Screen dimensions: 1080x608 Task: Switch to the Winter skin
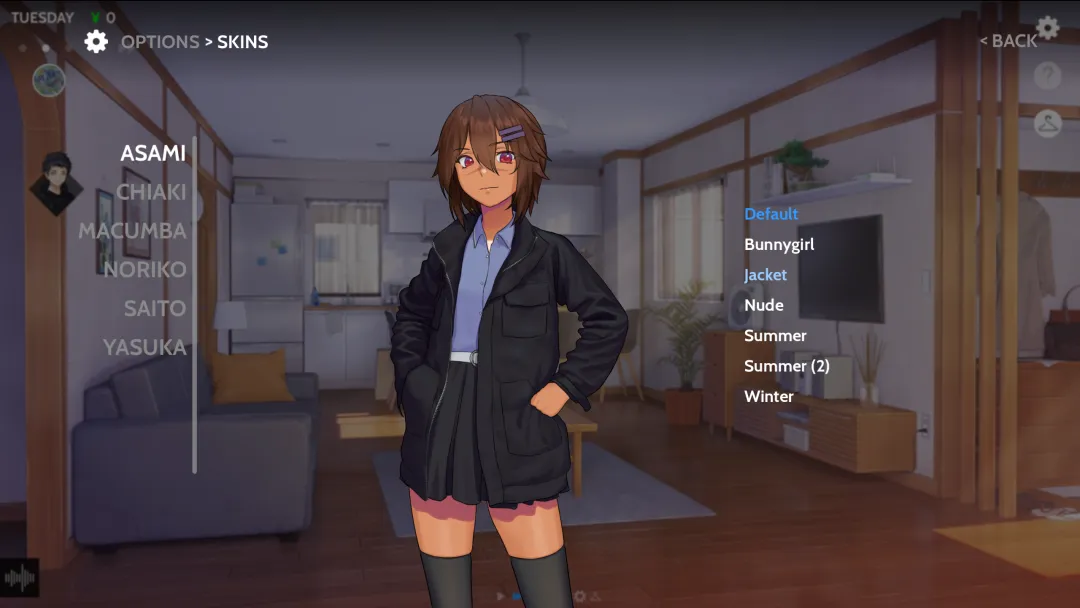pyautogui.click(x=769, y=397)
